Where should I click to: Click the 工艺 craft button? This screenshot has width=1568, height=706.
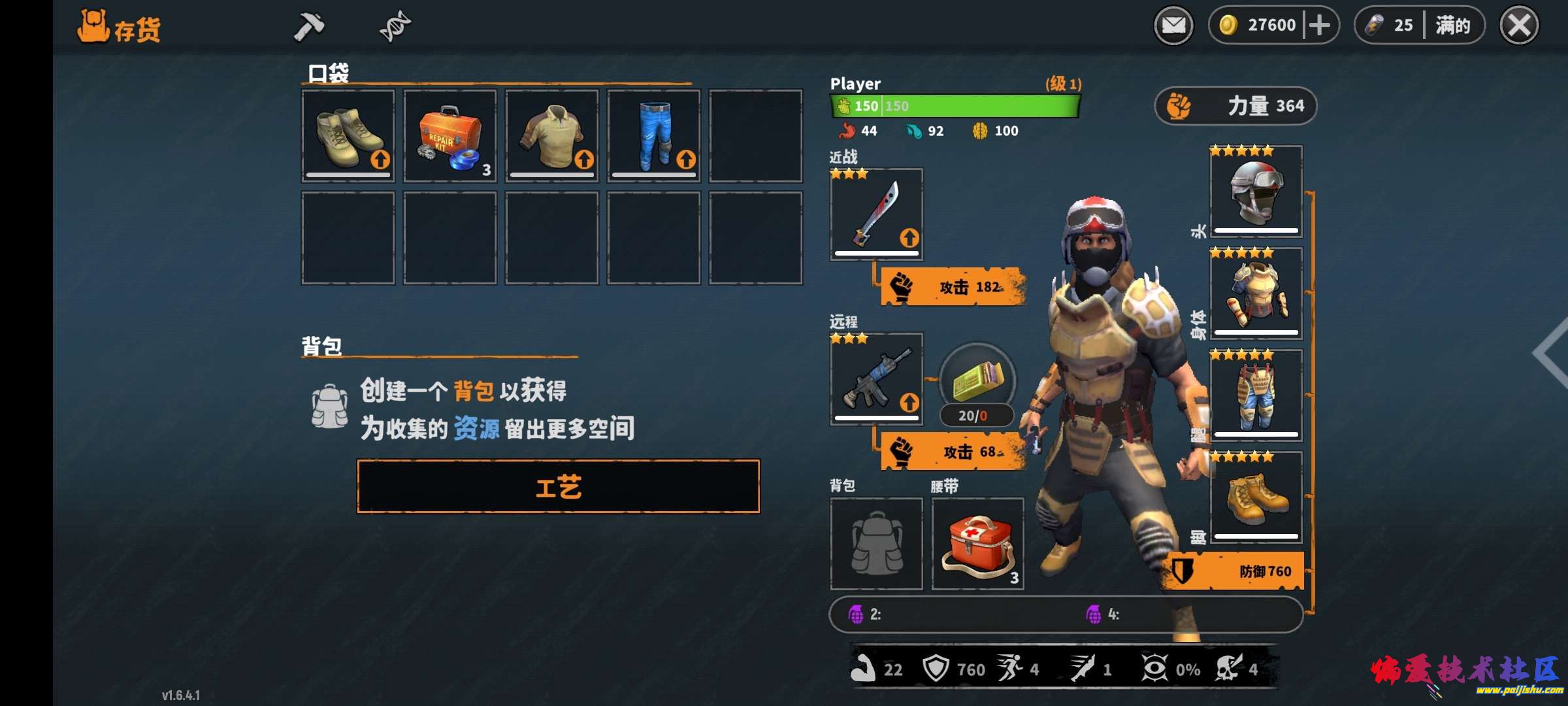[559, 487]
